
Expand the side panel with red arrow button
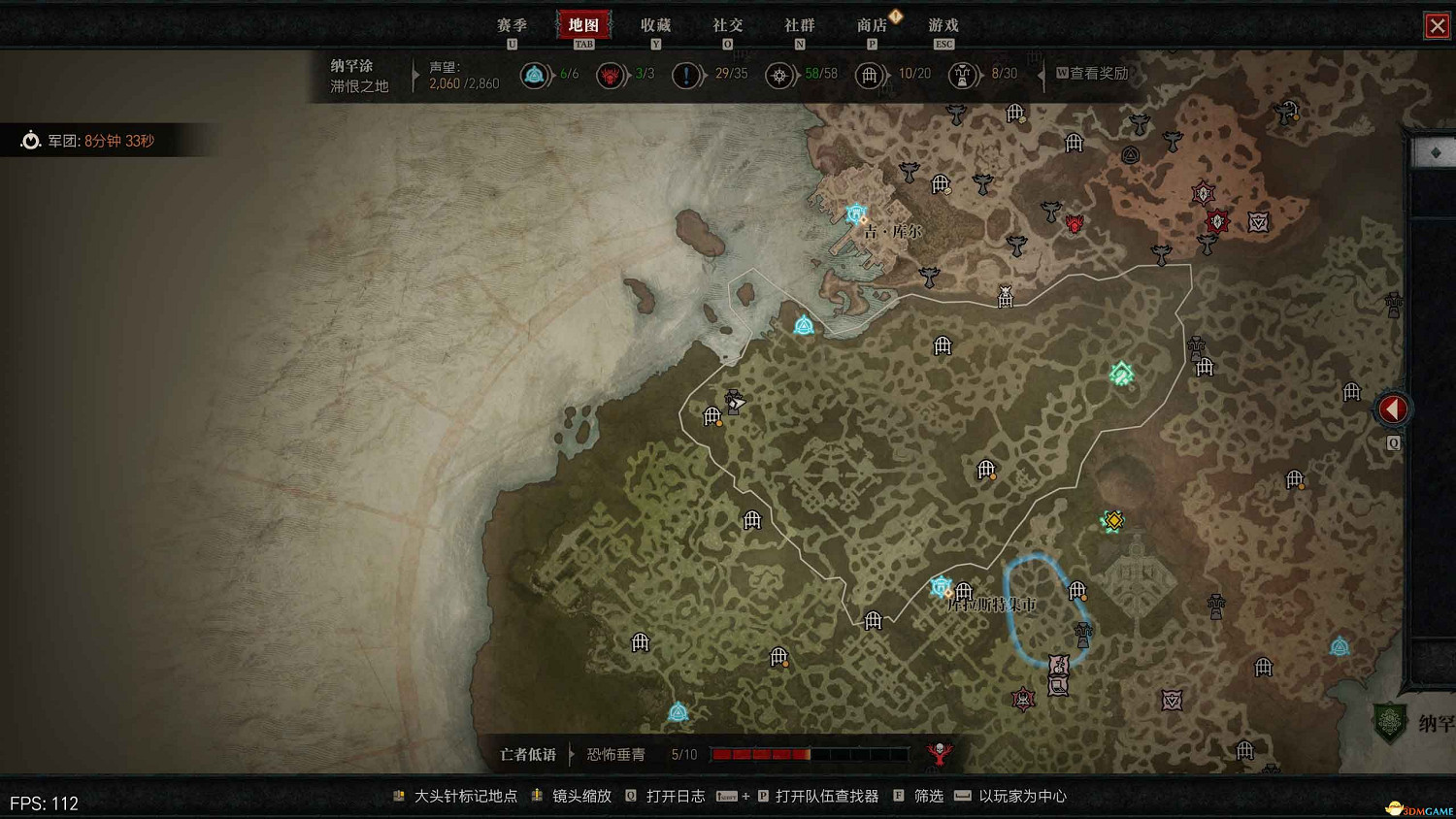tap(1392, 409)
